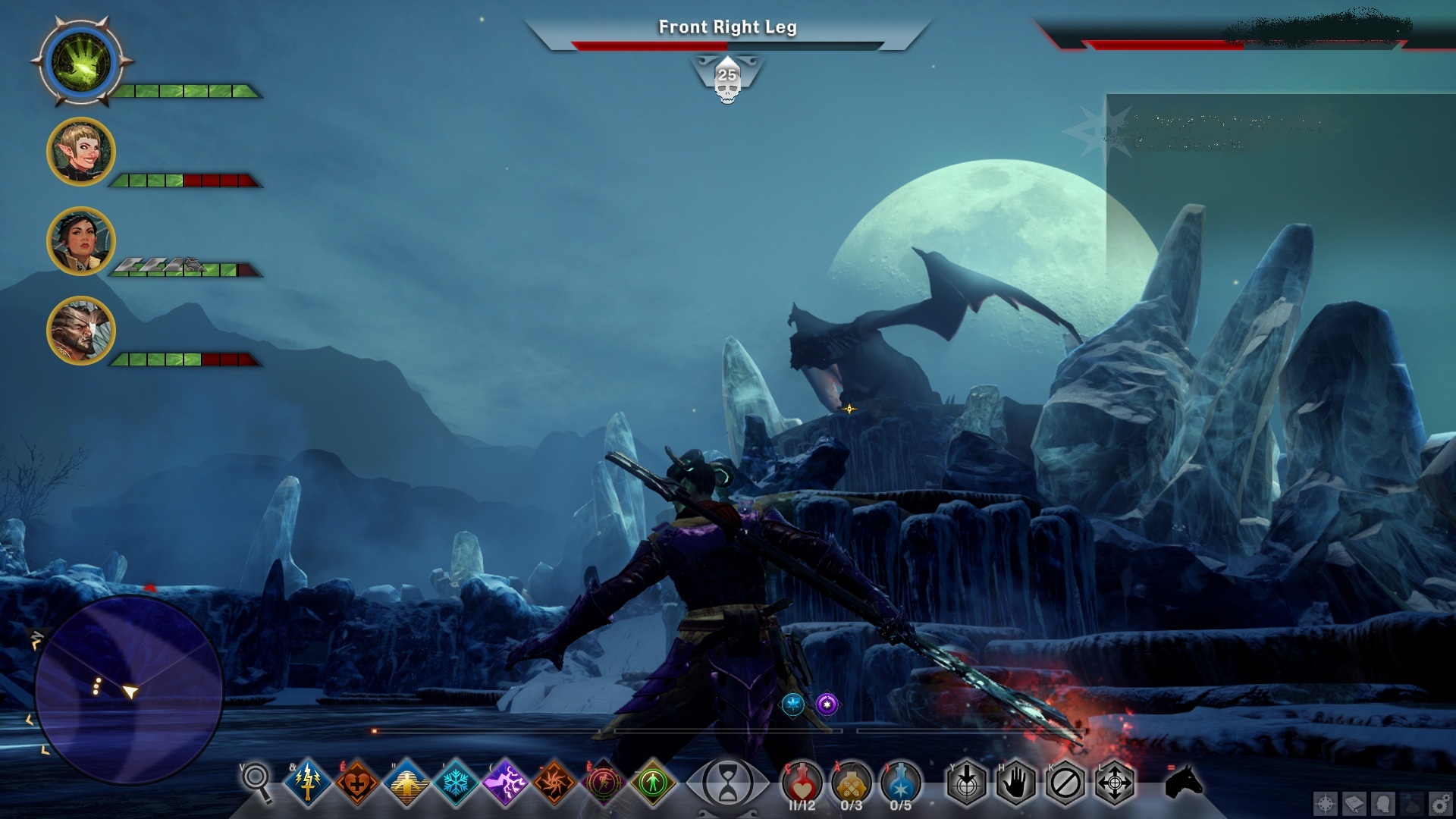
Task: Cast the blue snowflake ice spell
Action: click(456, 782)
